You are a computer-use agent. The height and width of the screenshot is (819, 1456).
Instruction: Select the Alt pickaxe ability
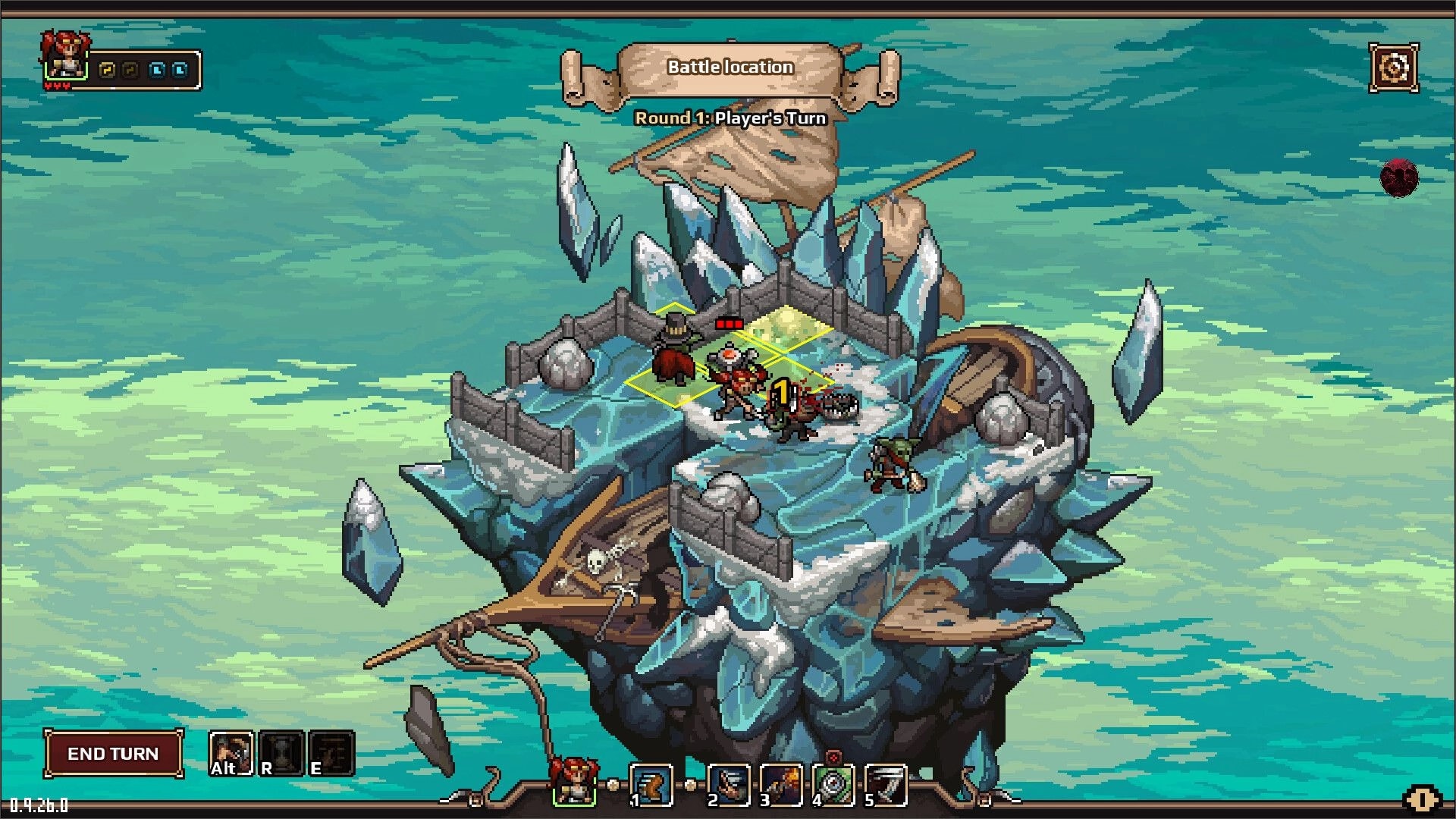click(231, 753)
